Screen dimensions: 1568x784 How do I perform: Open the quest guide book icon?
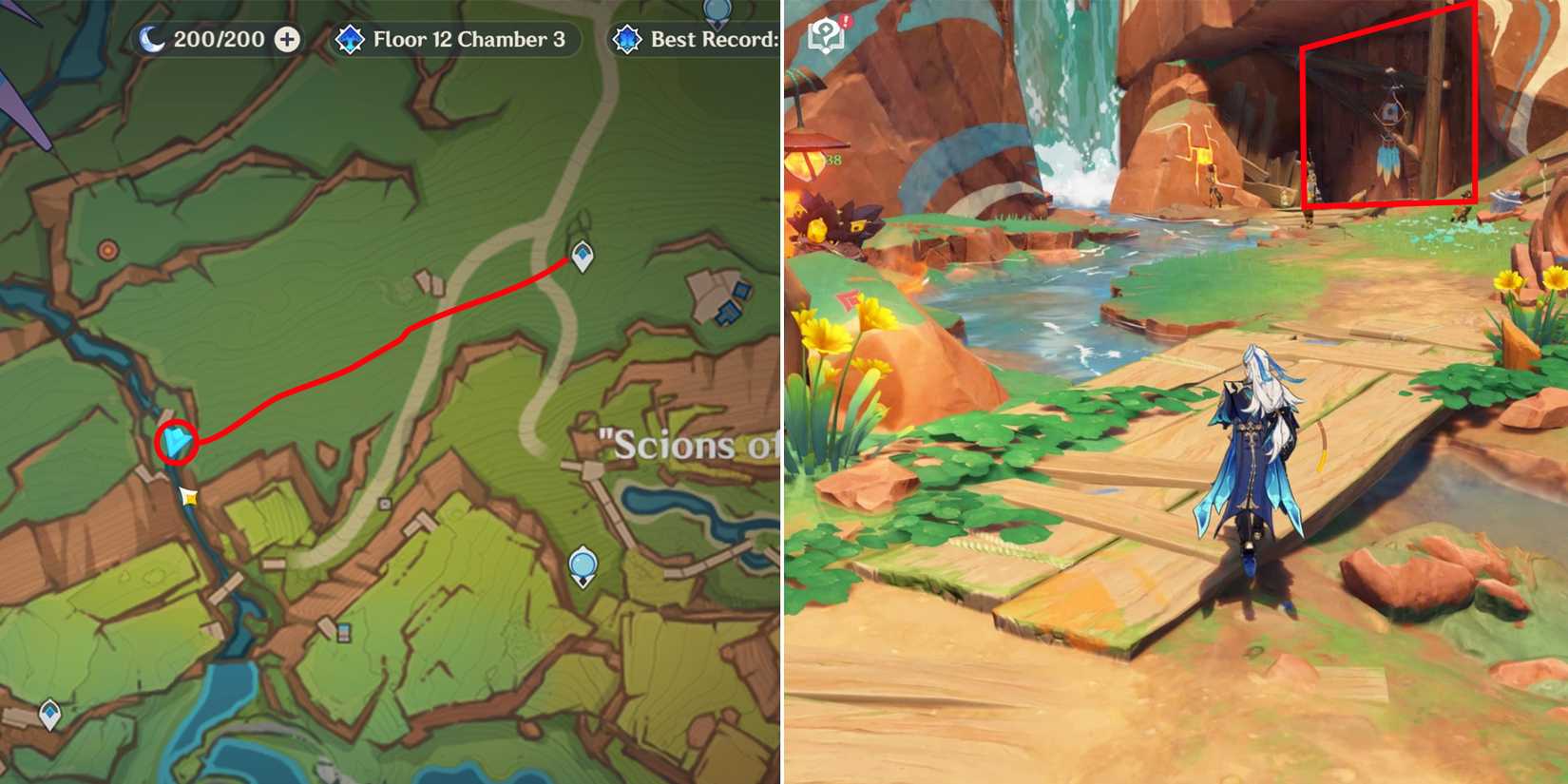[x=826, y=35]
